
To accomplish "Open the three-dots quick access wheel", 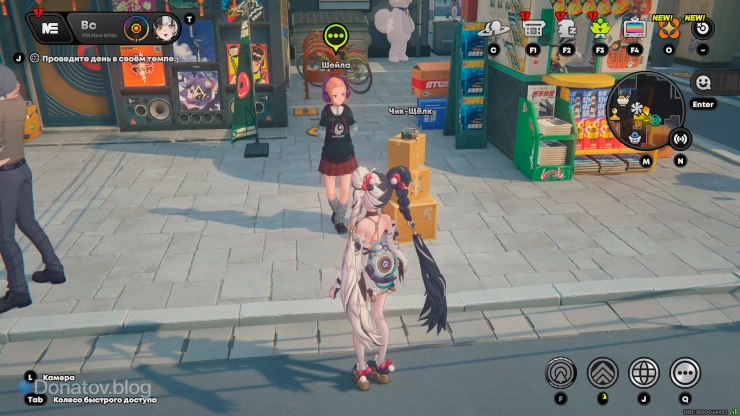I will point(685,373).
